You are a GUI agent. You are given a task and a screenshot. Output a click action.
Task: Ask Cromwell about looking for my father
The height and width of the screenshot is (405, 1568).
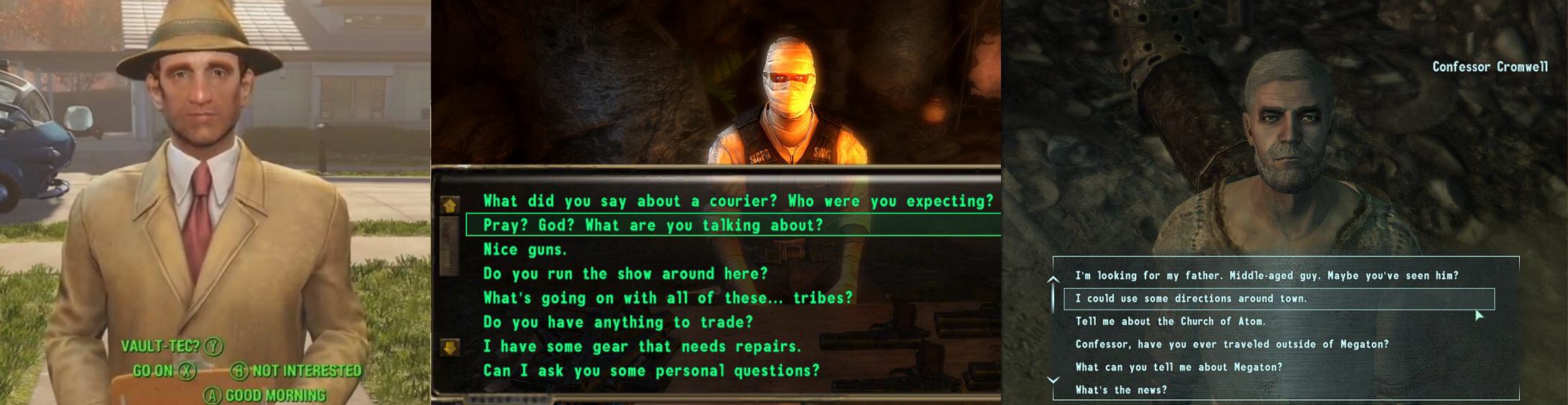[x=1266, y=276]
